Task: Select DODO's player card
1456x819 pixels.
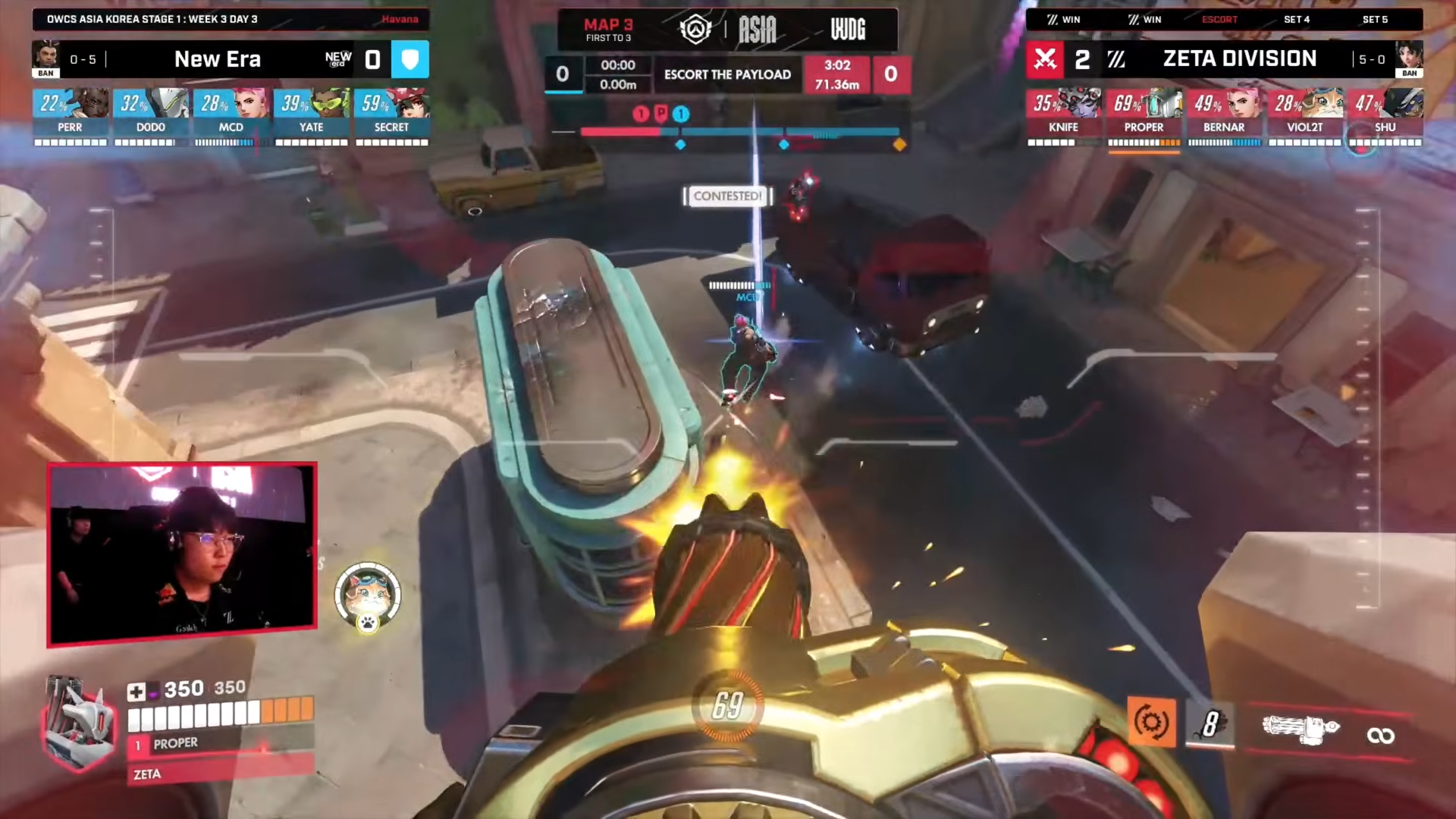Action: coord(150,116)
